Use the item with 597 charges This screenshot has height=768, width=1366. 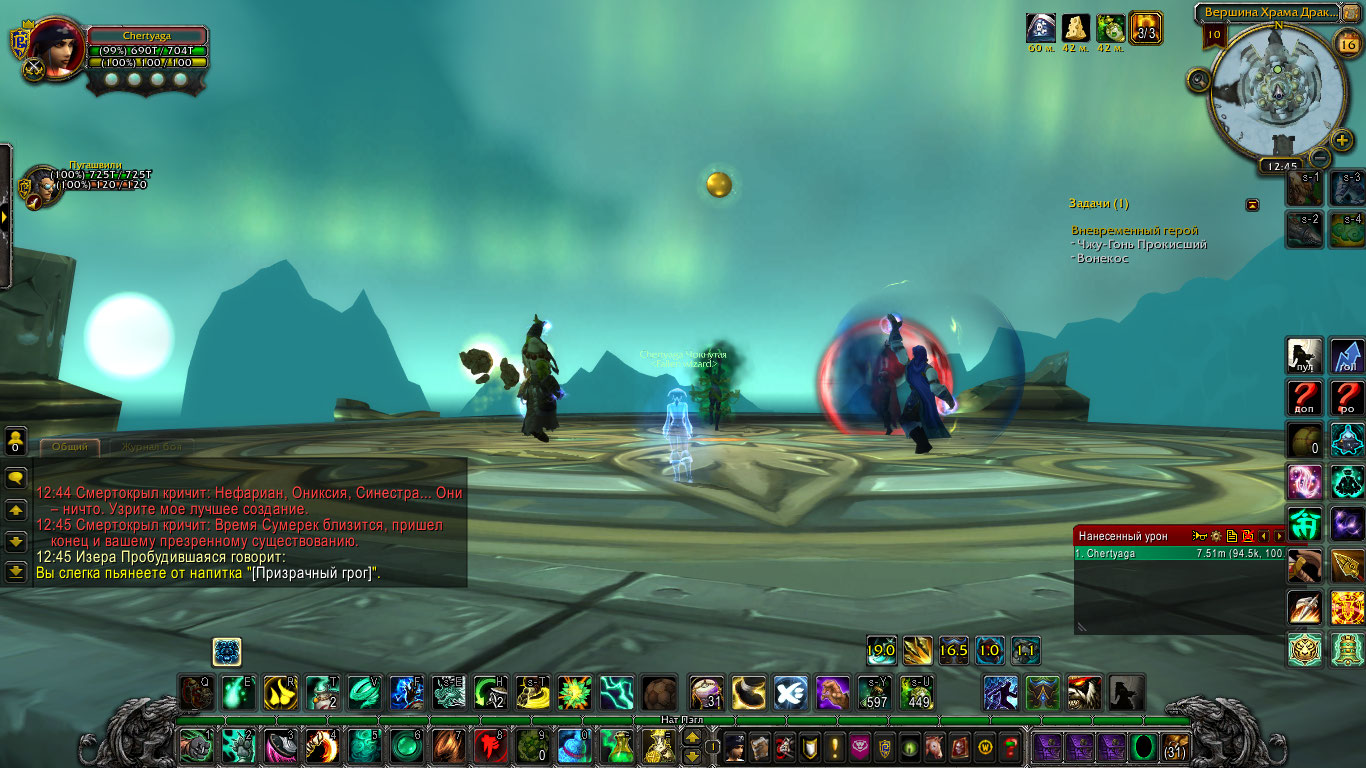pyautogui.click(x=875, y=693)
